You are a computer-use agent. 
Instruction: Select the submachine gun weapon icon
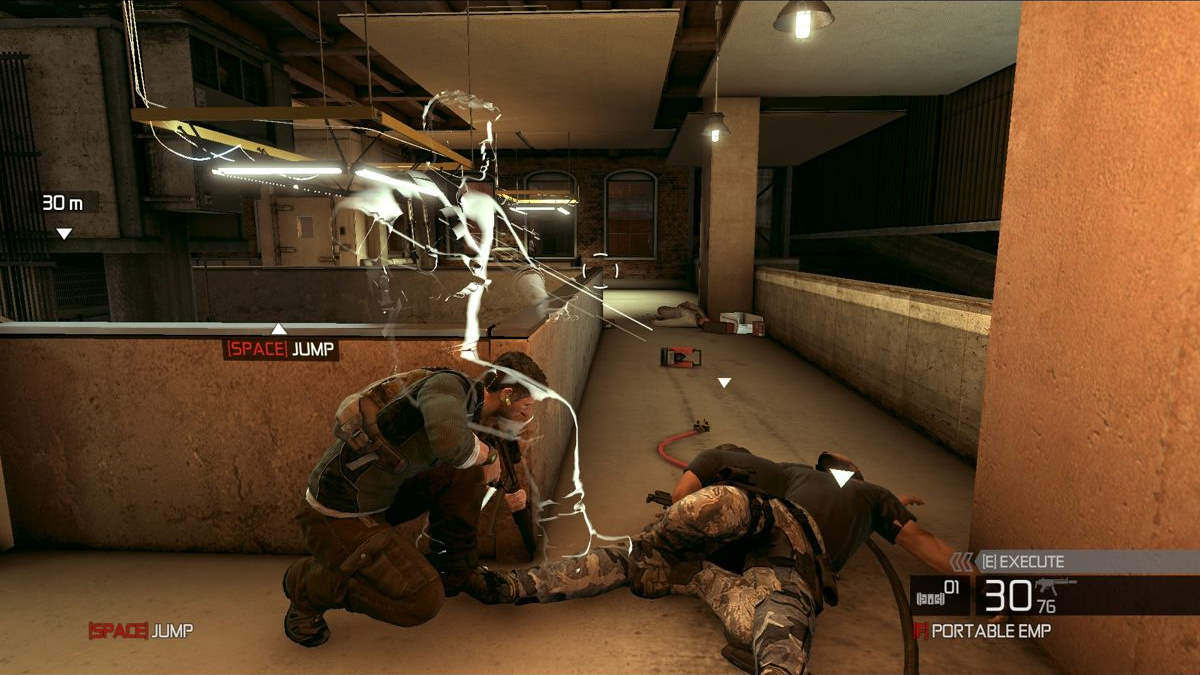point(1056,585)
